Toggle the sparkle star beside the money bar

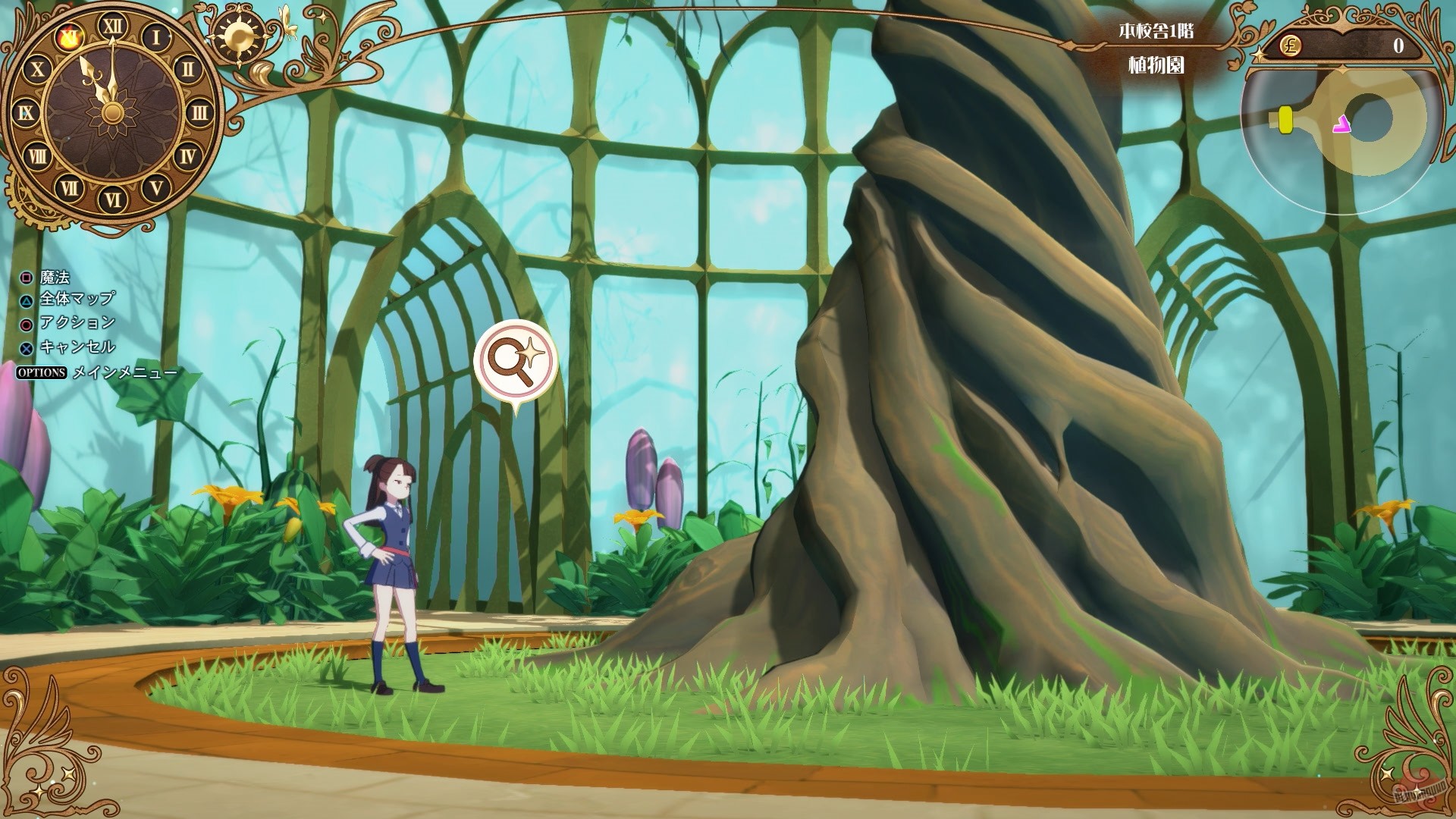pyautogui.click(x=1260, y=55)
